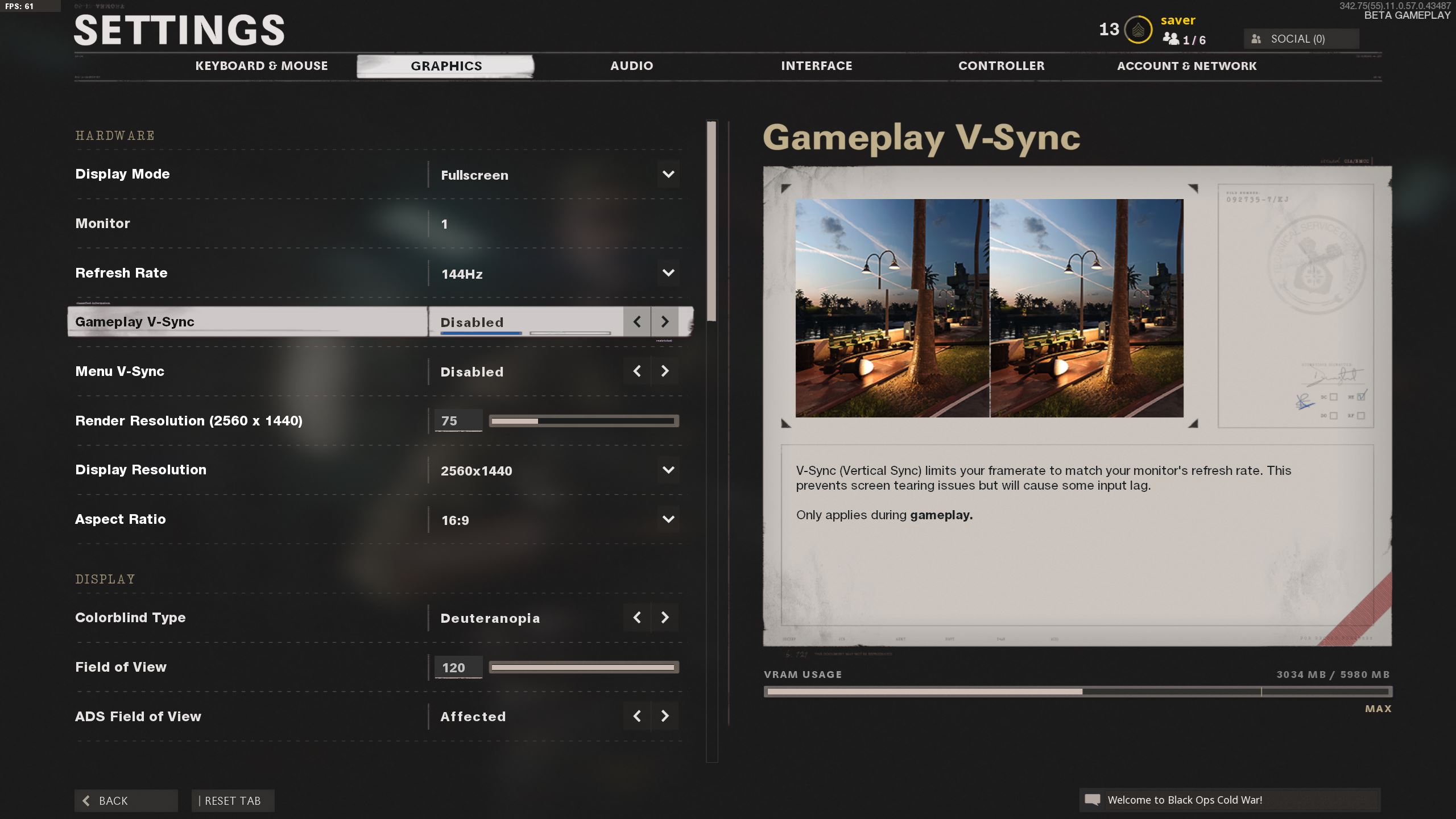Click the Field of View value box

tap(458, 667)
